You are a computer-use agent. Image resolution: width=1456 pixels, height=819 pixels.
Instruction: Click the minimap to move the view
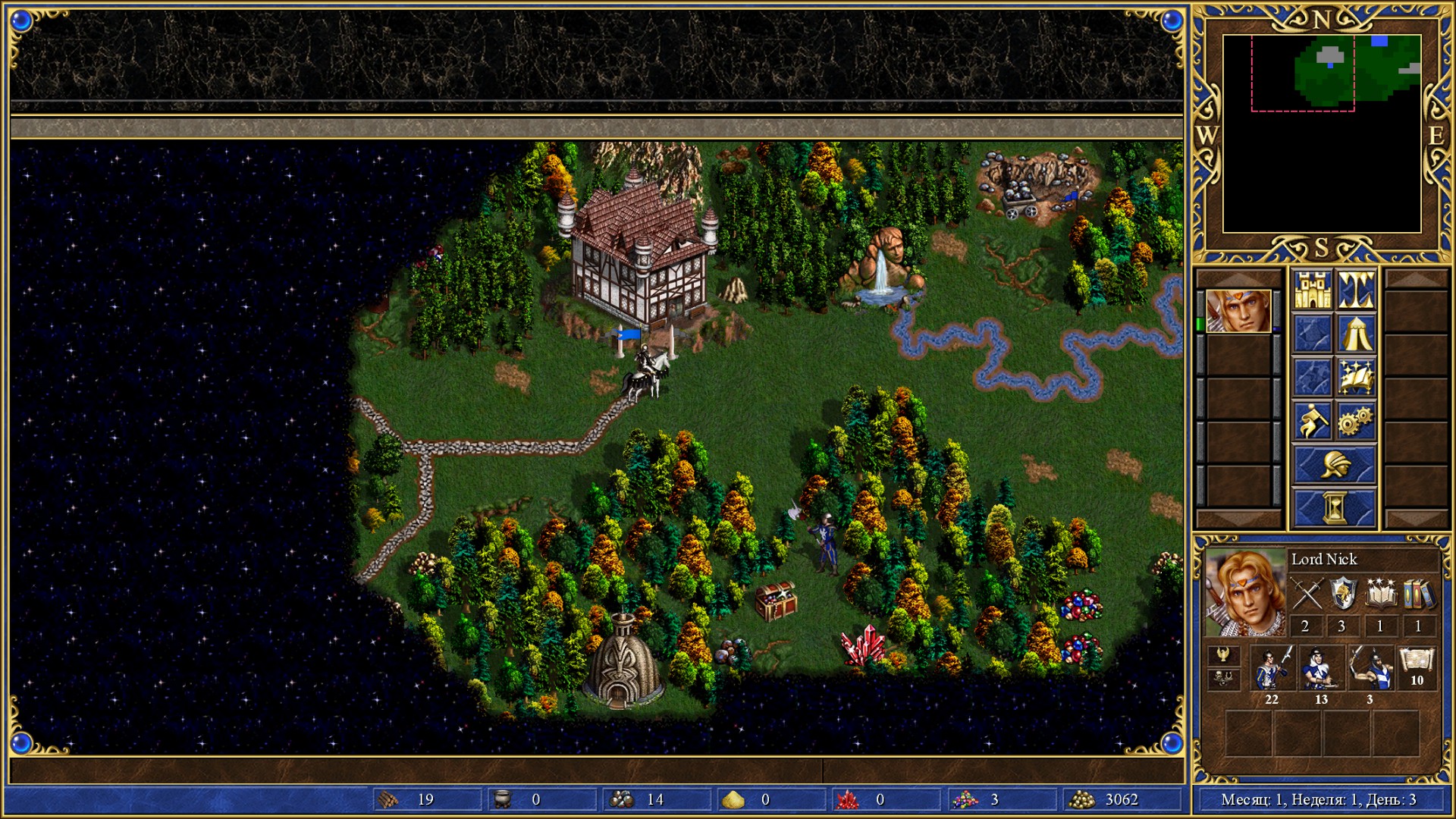[1321, 133]
